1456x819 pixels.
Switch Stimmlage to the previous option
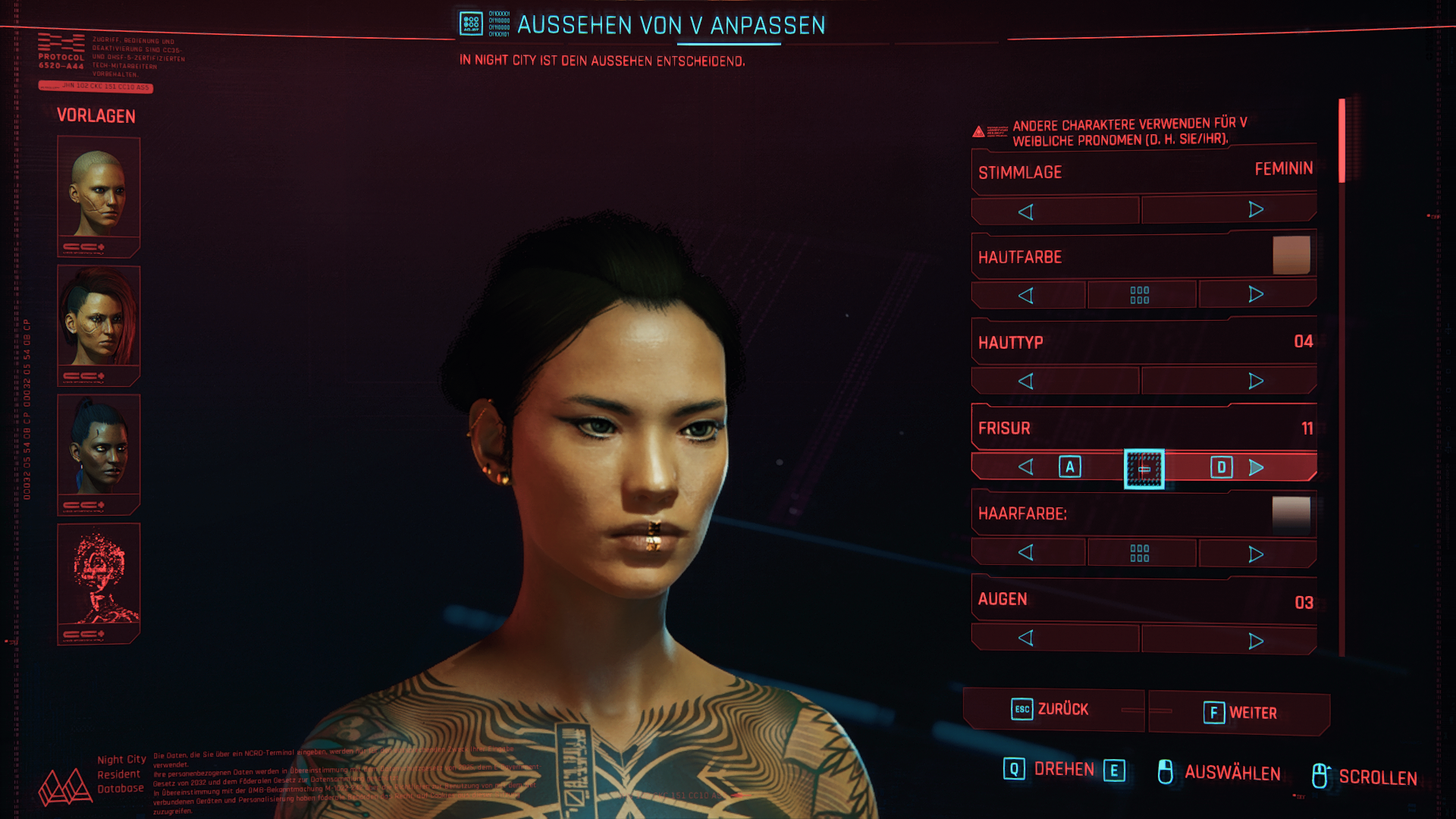(x=1026, y=212)
